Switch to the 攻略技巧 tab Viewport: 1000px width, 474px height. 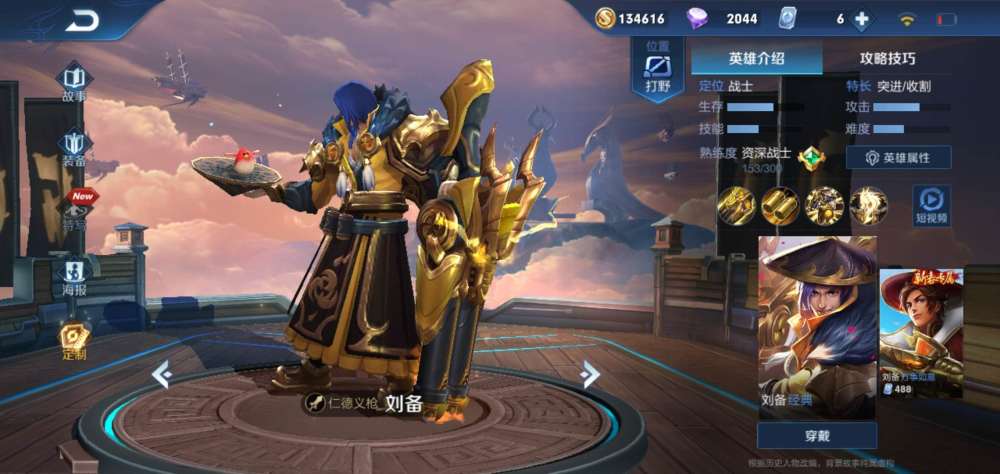[887, 58]
